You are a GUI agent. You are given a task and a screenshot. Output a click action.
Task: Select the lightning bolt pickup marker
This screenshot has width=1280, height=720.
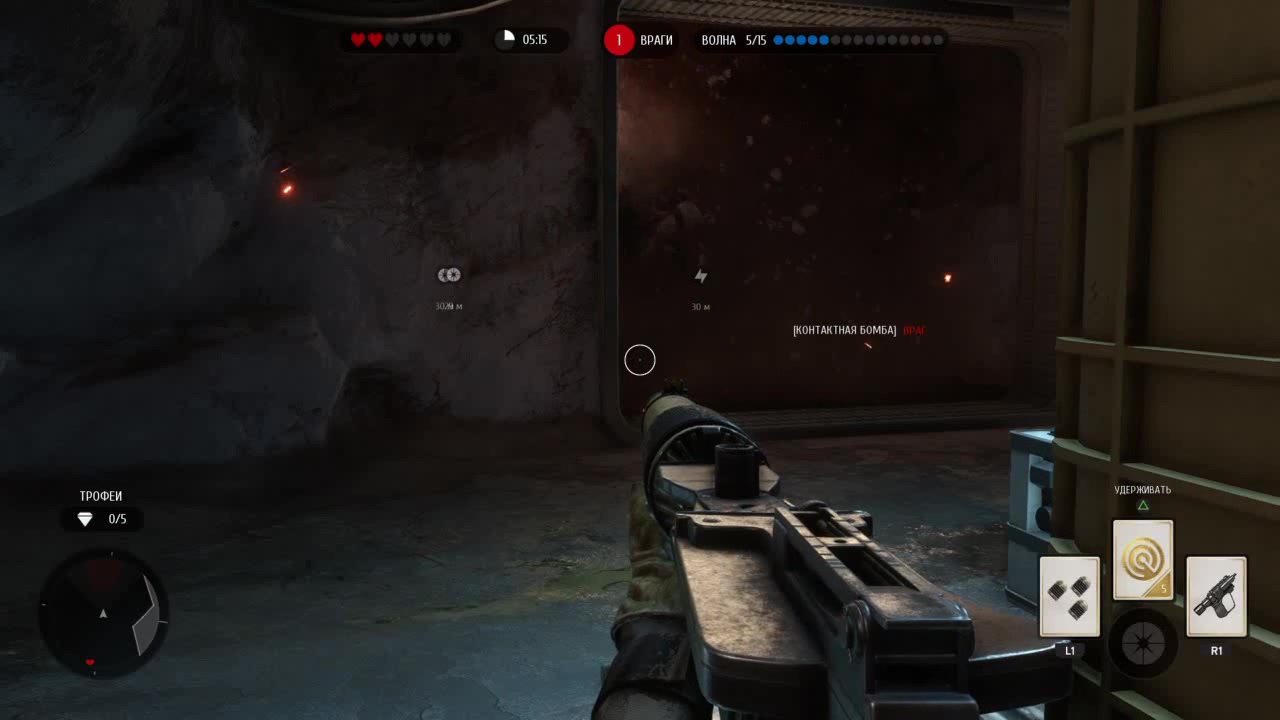click(x=701, y=276)
